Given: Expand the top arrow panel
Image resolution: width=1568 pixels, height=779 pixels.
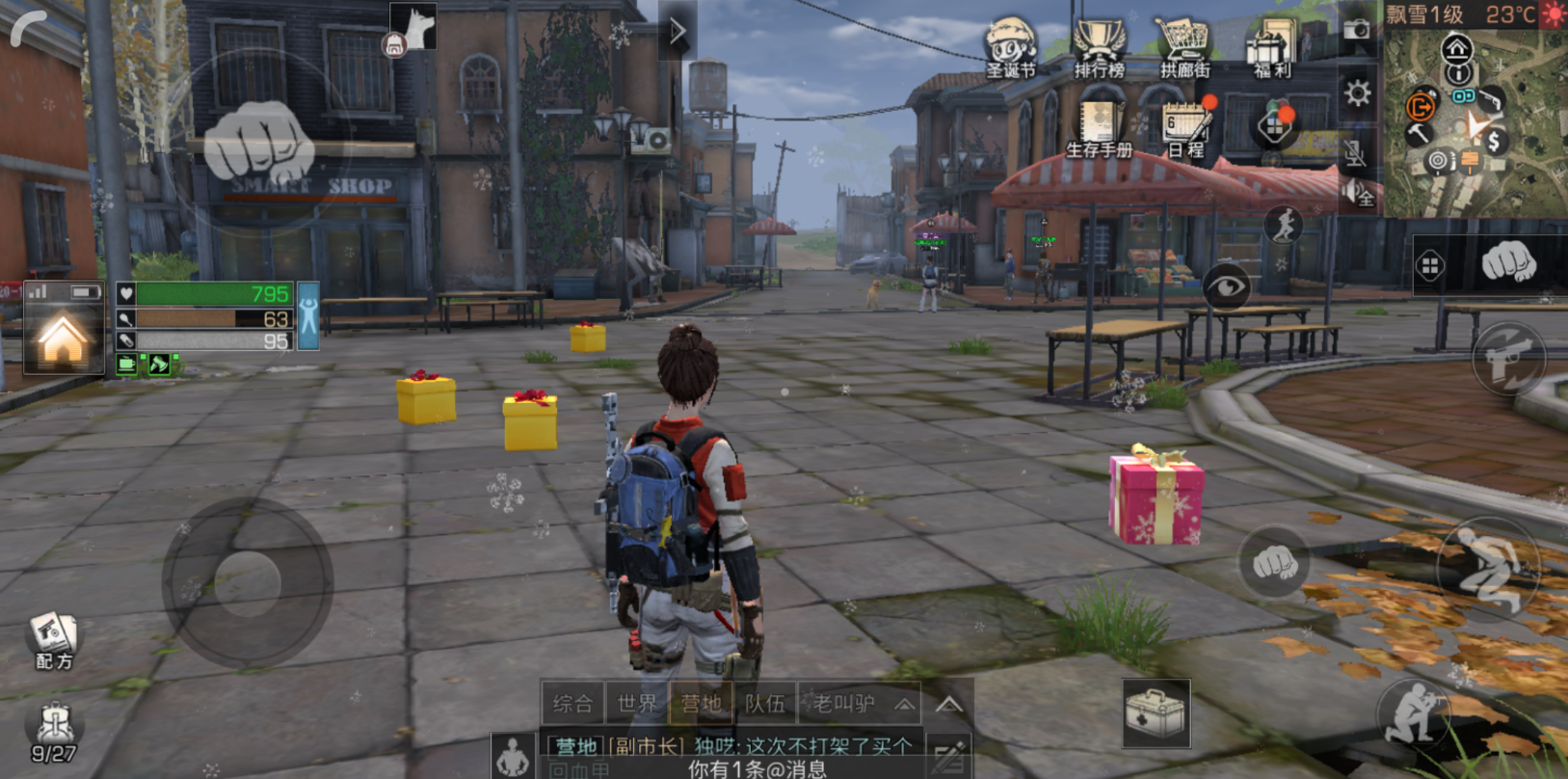Looking at the screenshot, I should click(x=678, y=31).
